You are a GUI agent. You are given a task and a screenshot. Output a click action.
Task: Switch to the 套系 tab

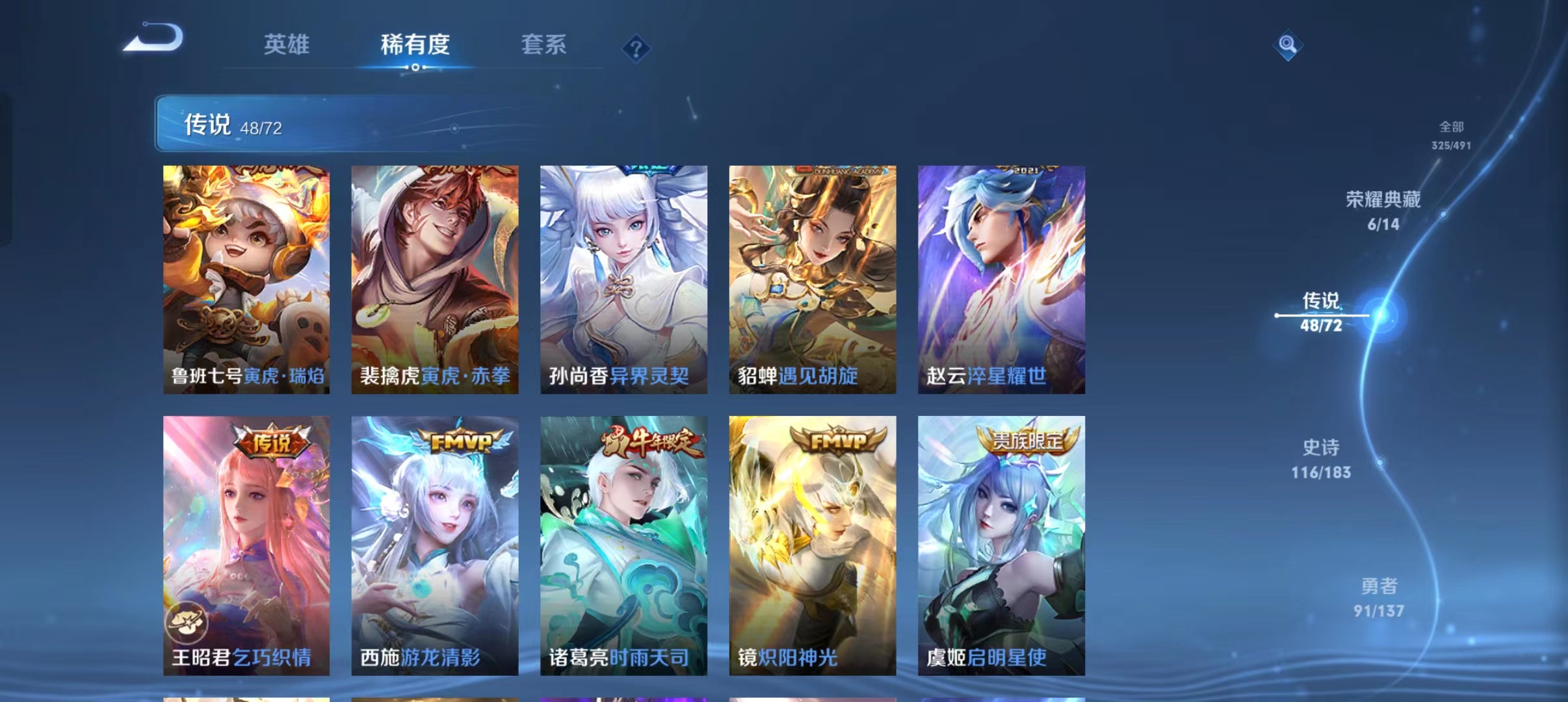[x=545, y=44]
